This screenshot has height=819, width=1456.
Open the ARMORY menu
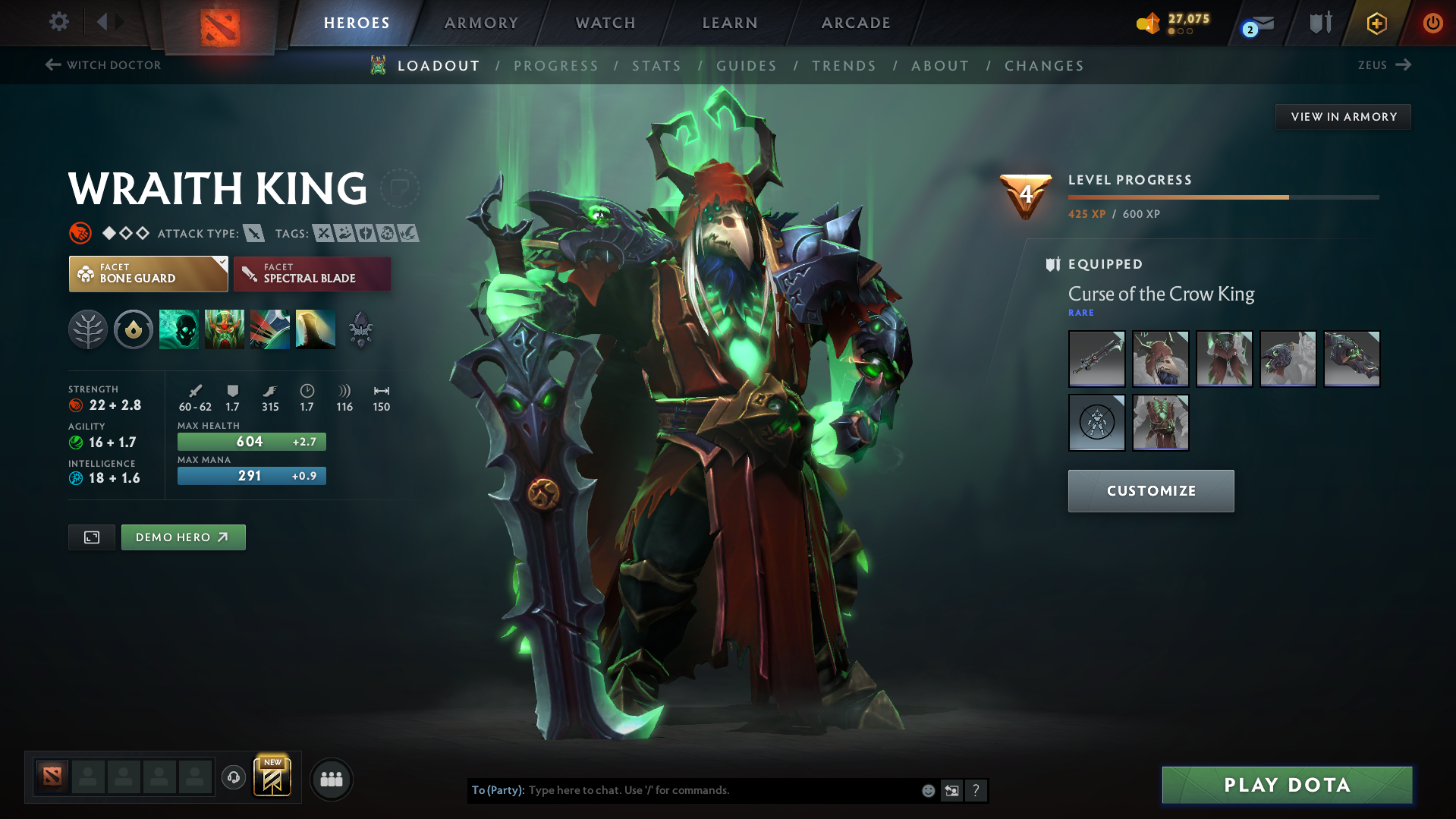[481, 23]
